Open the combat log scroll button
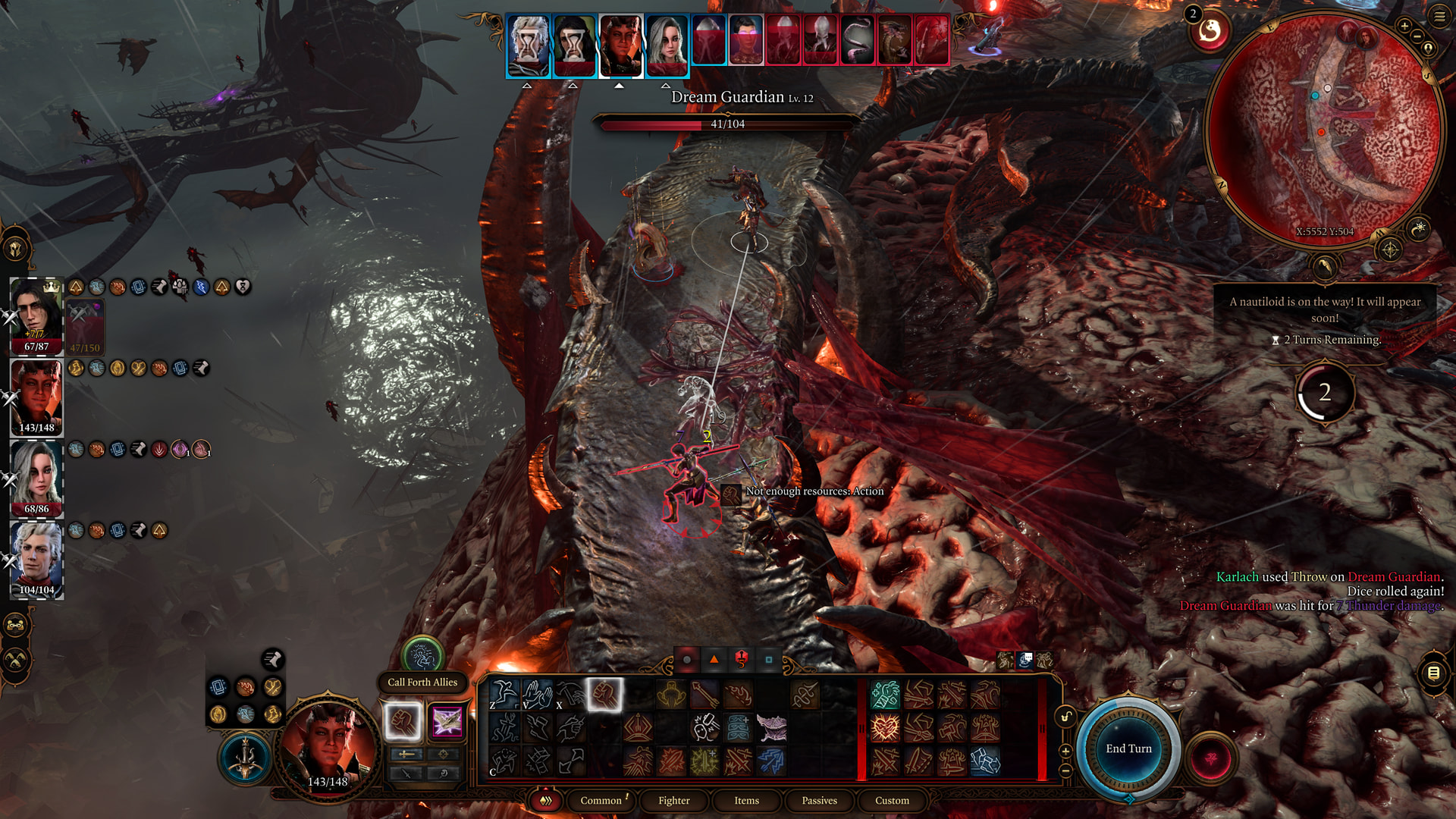Image resolution: width=1456 pixels, height=819 pixels. click(x=1433, y=673)
